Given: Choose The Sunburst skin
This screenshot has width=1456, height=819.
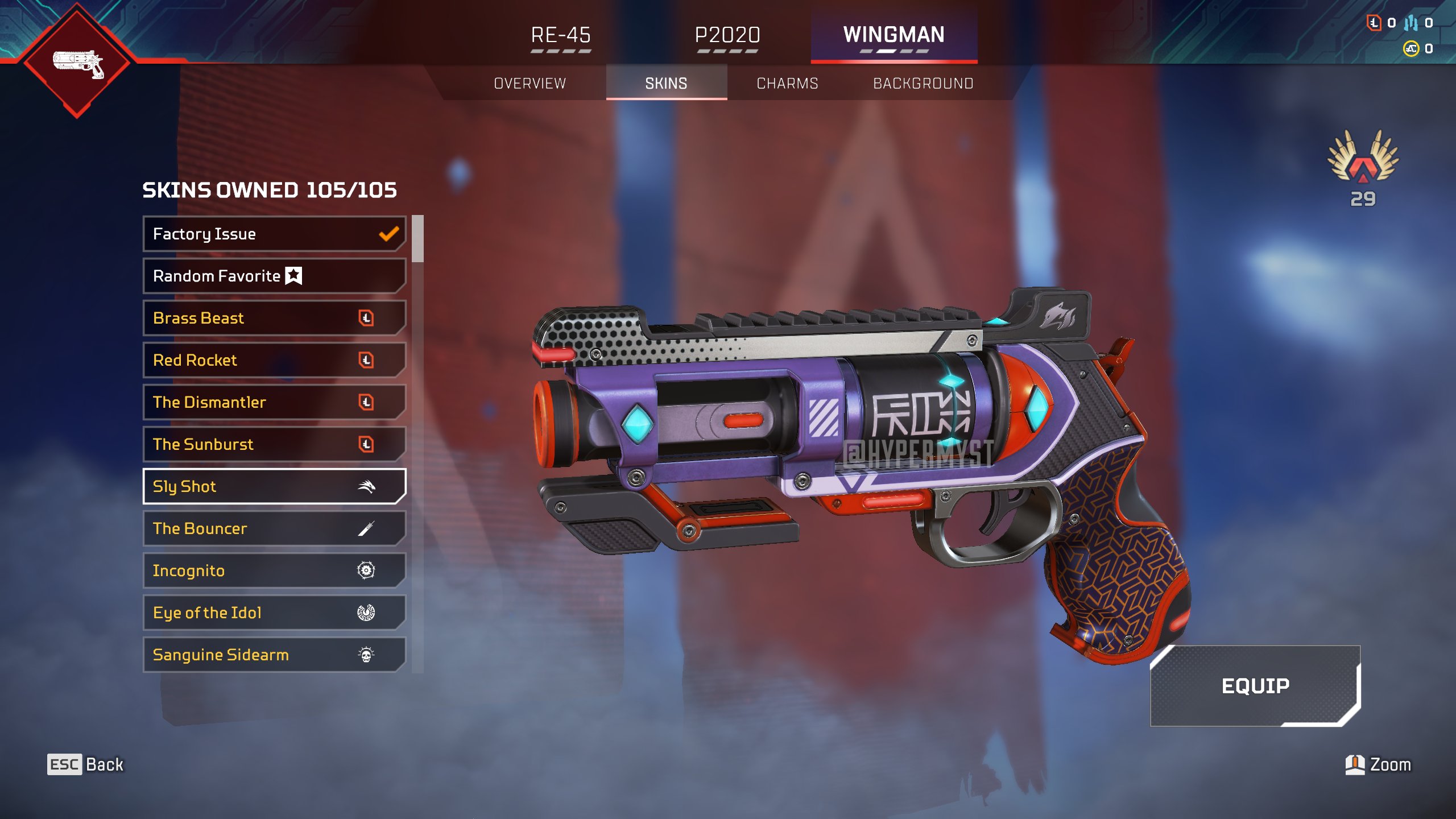Looking at the screenshot, I should [x=274, y=444].
